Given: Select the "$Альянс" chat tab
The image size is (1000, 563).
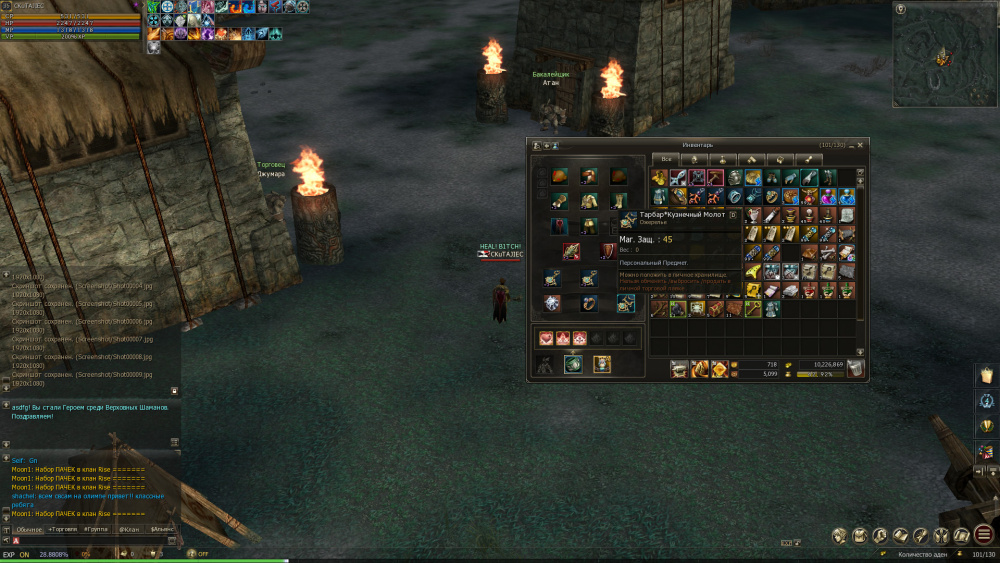Looking at the screenshot, I should tap(161, 528).
